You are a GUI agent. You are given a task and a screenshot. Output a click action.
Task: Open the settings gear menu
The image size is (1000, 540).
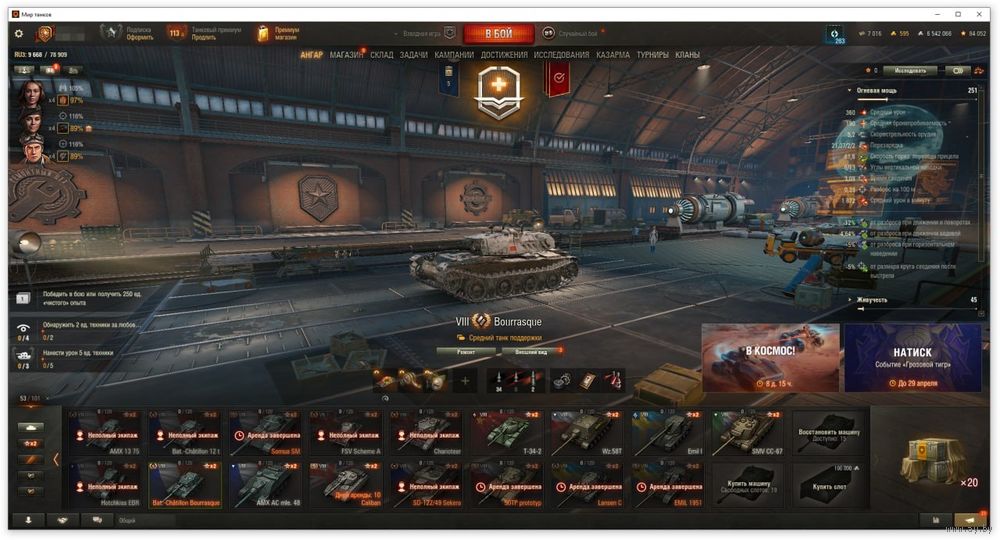click(x=18, y=34)
